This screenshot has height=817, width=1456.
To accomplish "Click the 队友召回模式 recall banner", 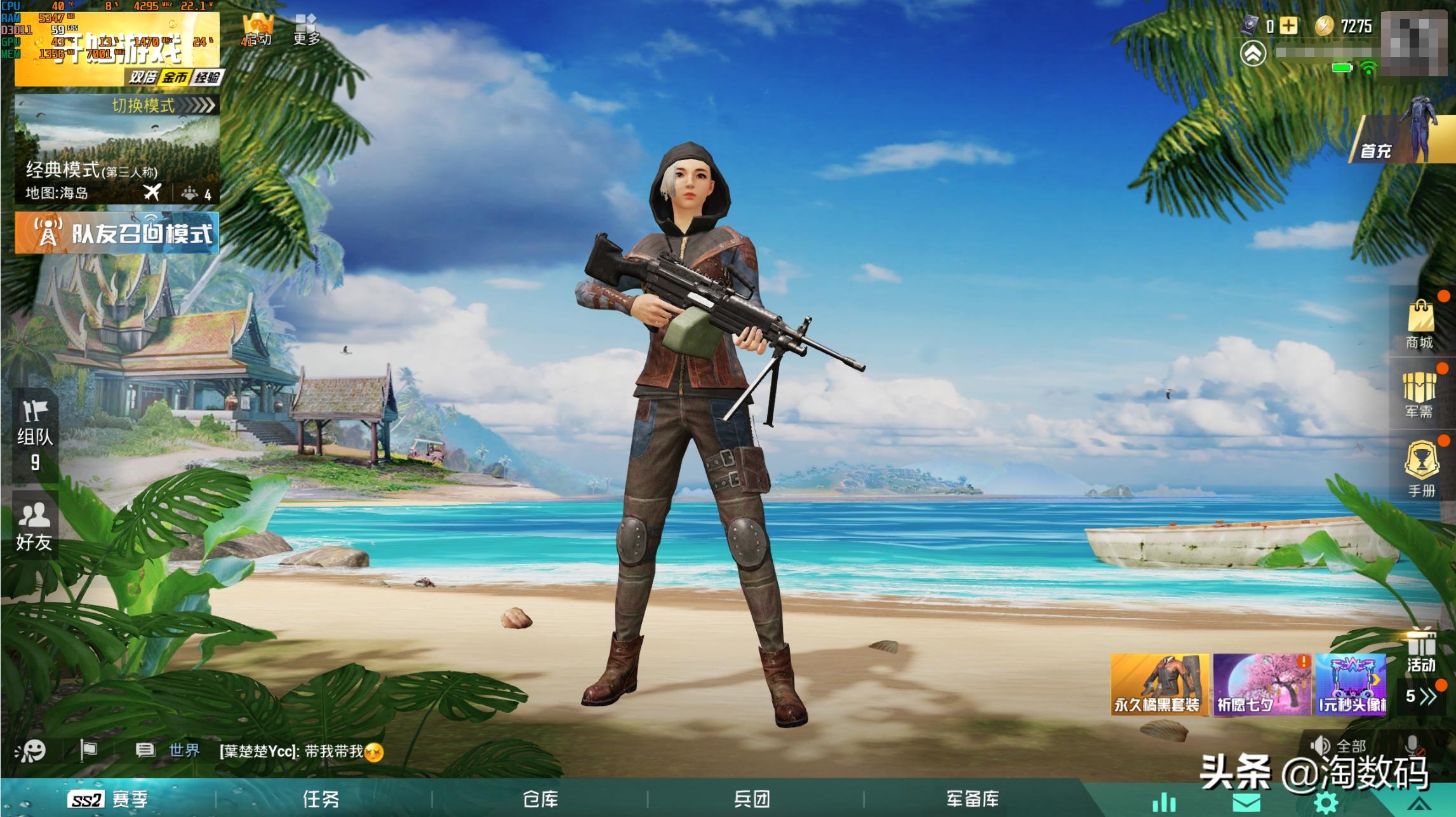I will click(118, 234).
